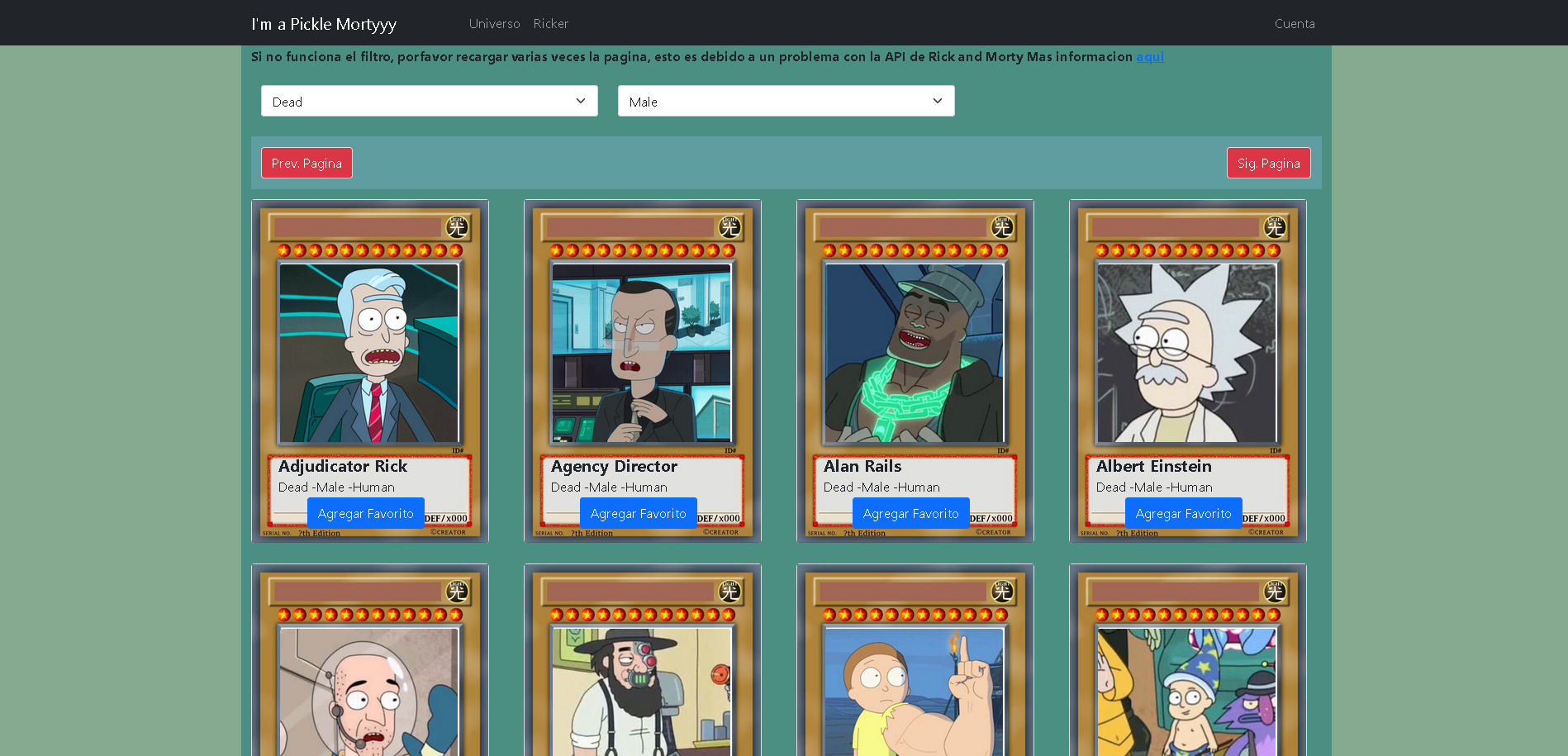Click the LIGHT attribute icon on Agency Director card
This screenshot has width=1568, height=756.
(x=729, y=227)
